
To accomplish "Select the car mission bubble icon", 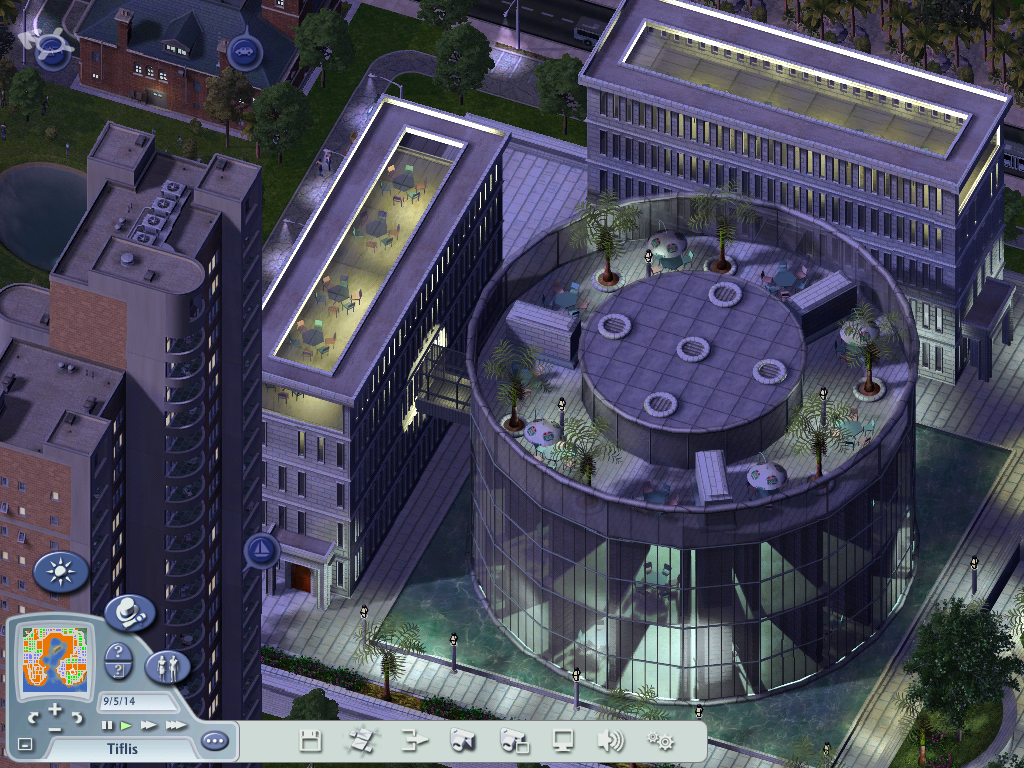I will (x=242, y=50).
